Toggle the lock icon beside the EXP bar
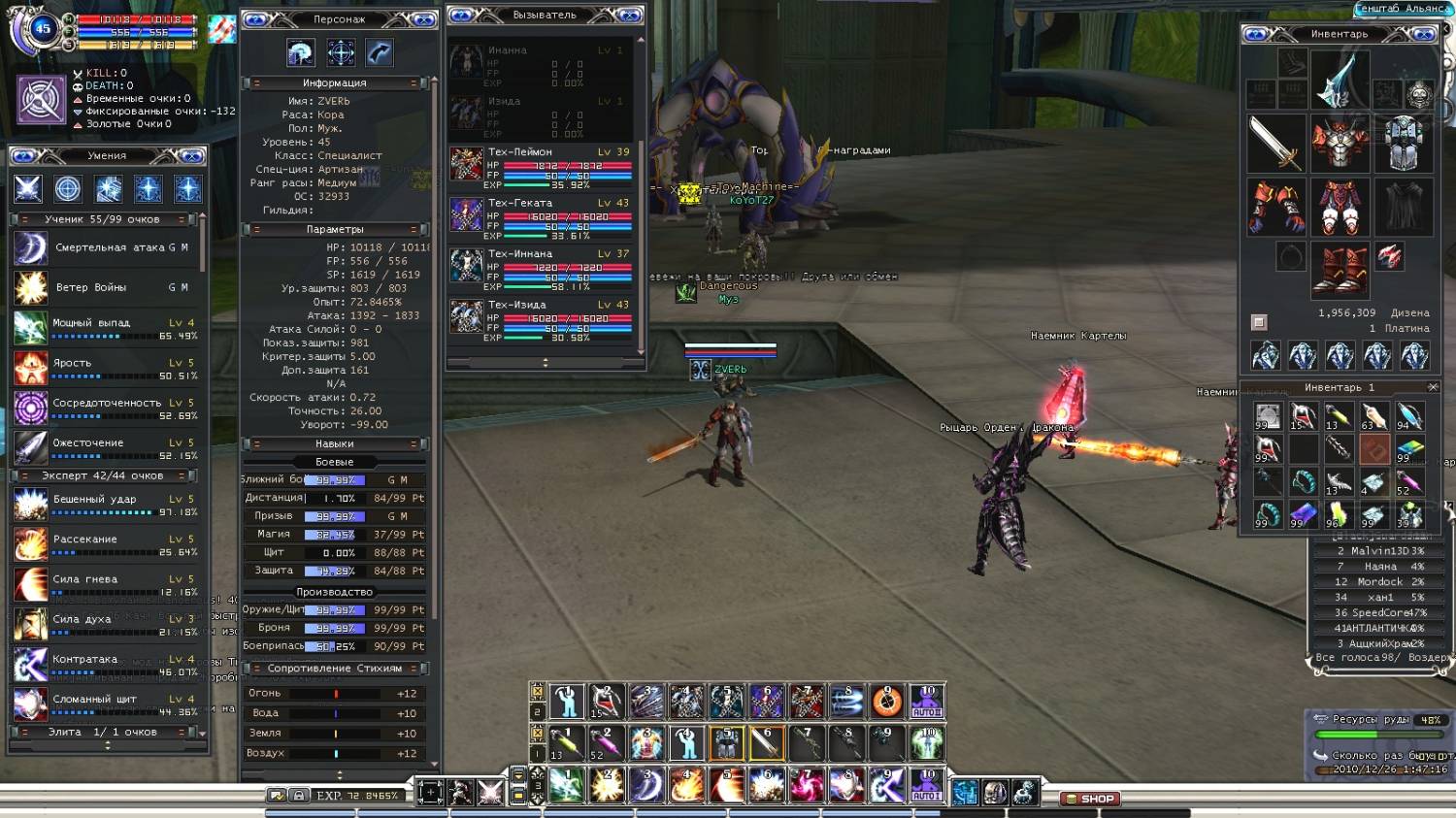Image resolution: width=1456 pixels, height=818 pixels. pyautogui.click(x=299, y=796)
